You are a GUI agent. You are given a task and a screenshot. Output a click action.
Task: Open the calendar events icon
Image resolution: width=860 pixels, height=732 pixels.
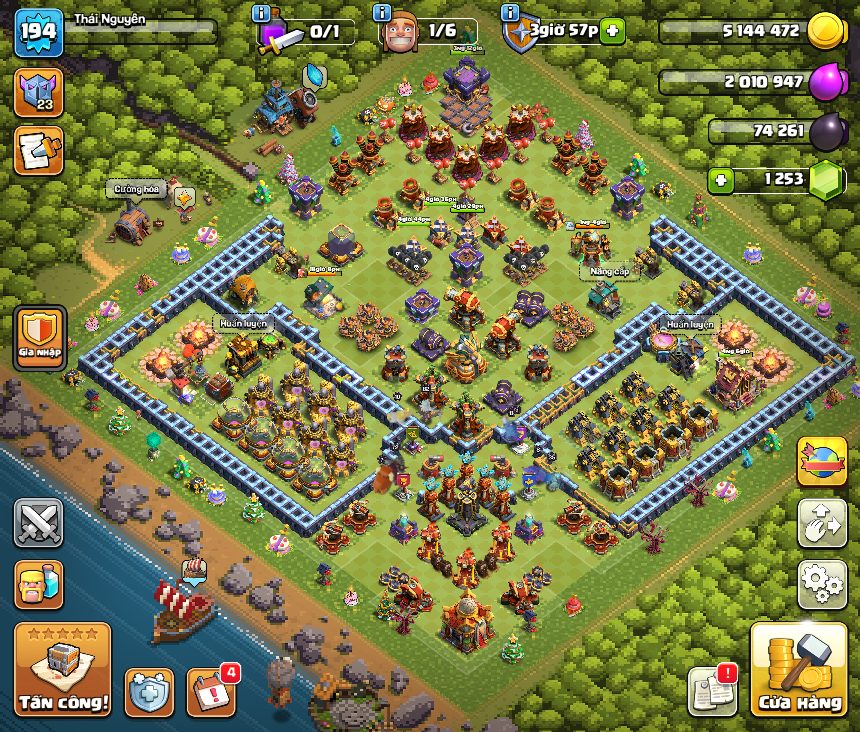point(212,690)
